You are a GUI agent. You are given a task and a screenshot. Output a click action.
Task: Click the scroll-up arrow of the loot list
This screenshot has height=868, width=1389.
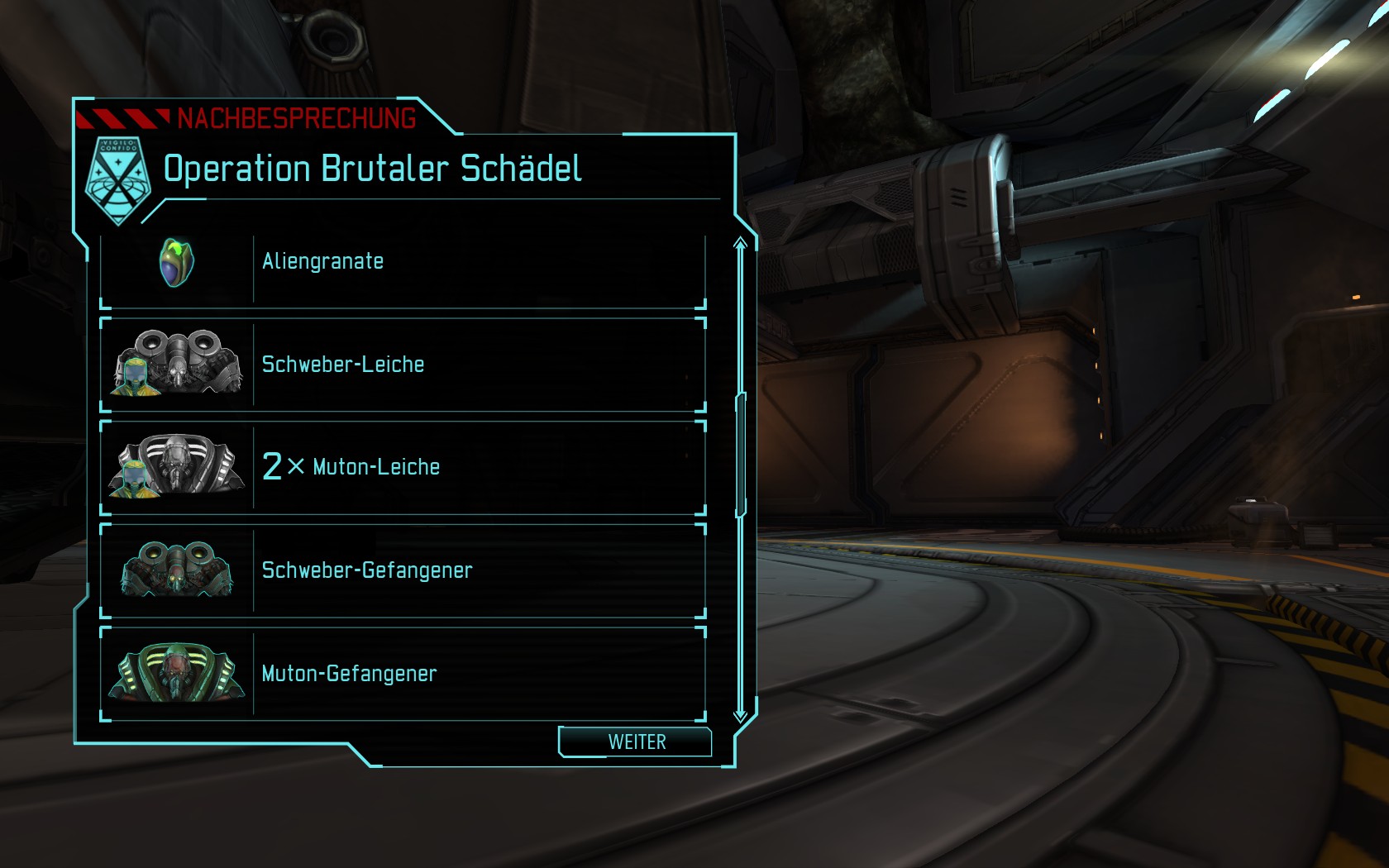click(740, 243)
